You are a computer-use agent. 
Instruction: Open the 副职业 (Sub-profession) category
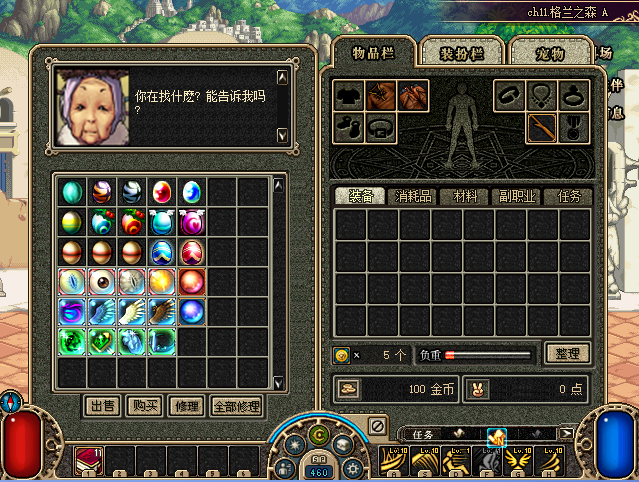516,197
